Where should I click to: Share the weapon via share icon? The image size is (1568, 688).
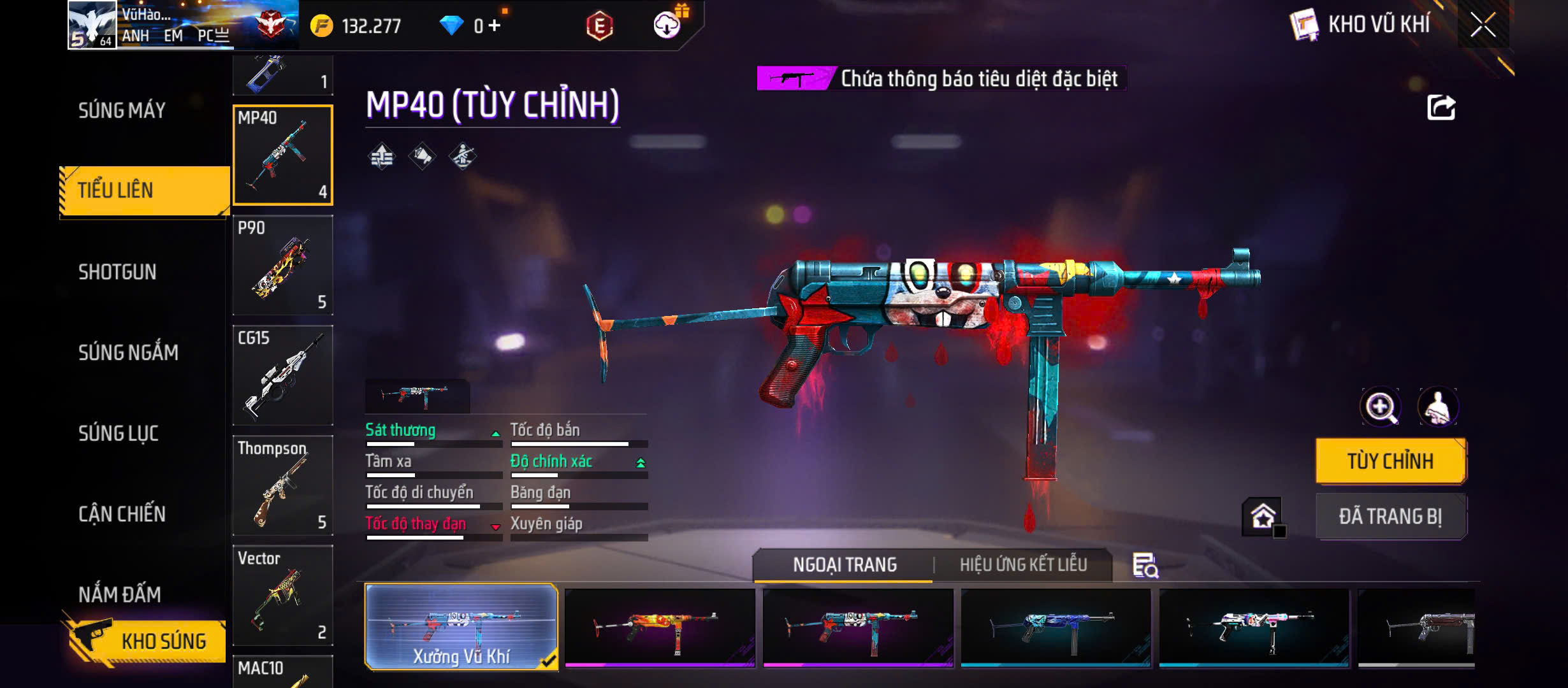tap(1441, 108)
